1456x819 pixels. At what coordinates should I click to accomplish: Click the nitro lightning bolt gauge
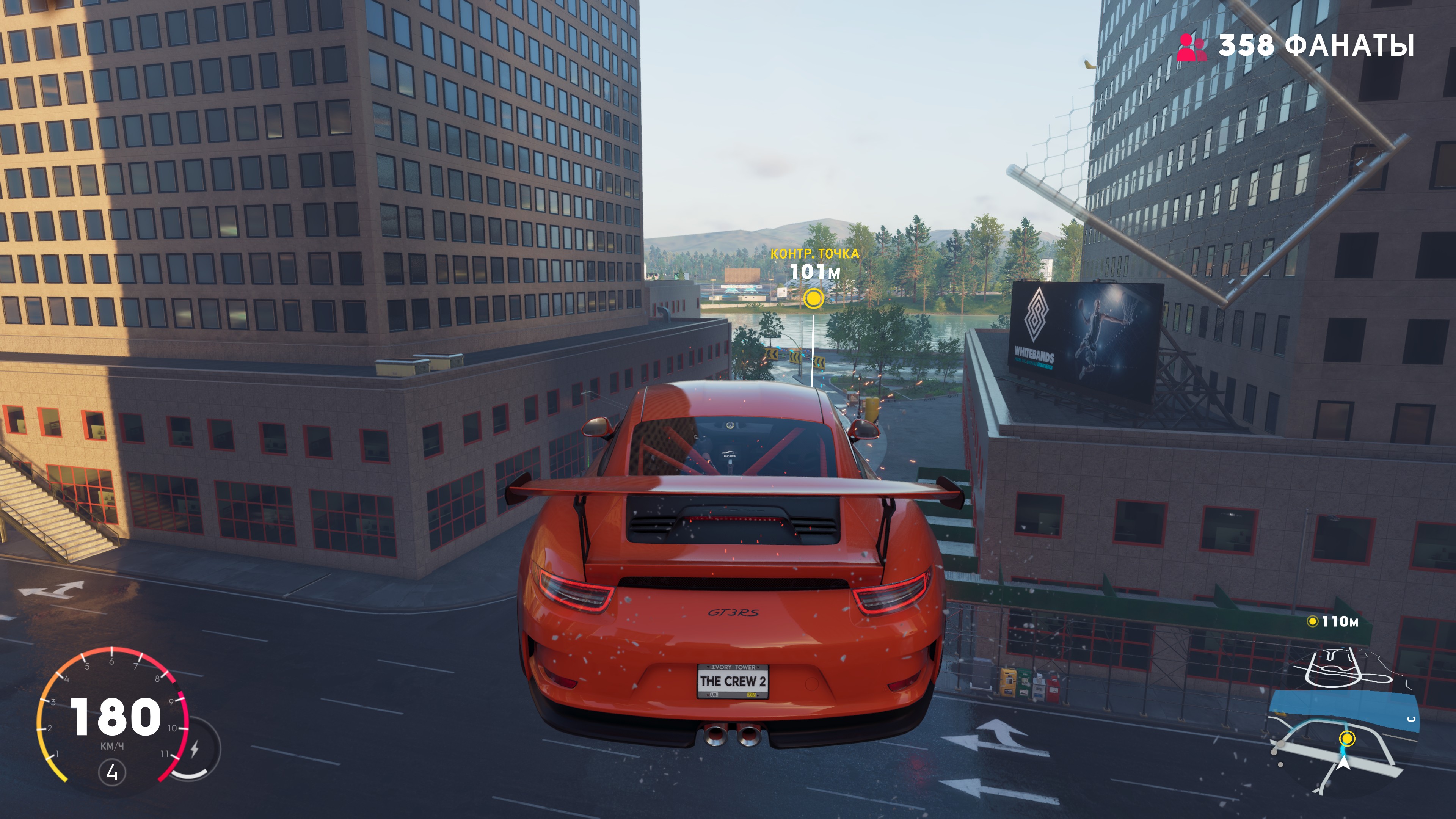point(195,750)
